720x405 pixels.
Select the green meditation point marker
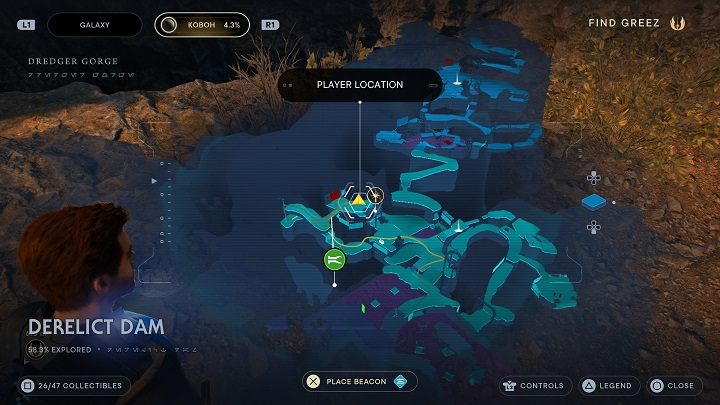(334, 260)
